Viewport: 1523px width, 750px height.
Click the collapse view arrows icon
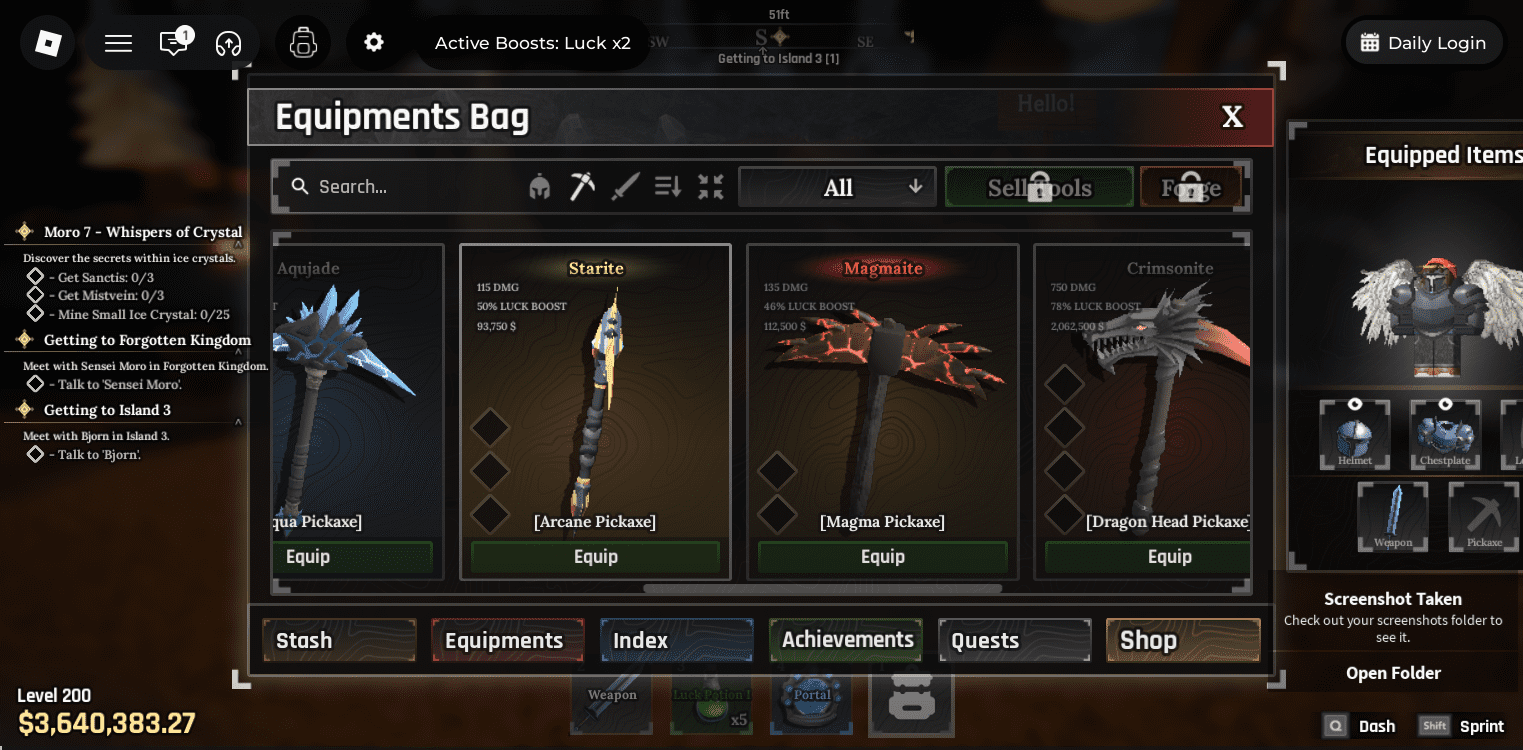pos(710,186)
